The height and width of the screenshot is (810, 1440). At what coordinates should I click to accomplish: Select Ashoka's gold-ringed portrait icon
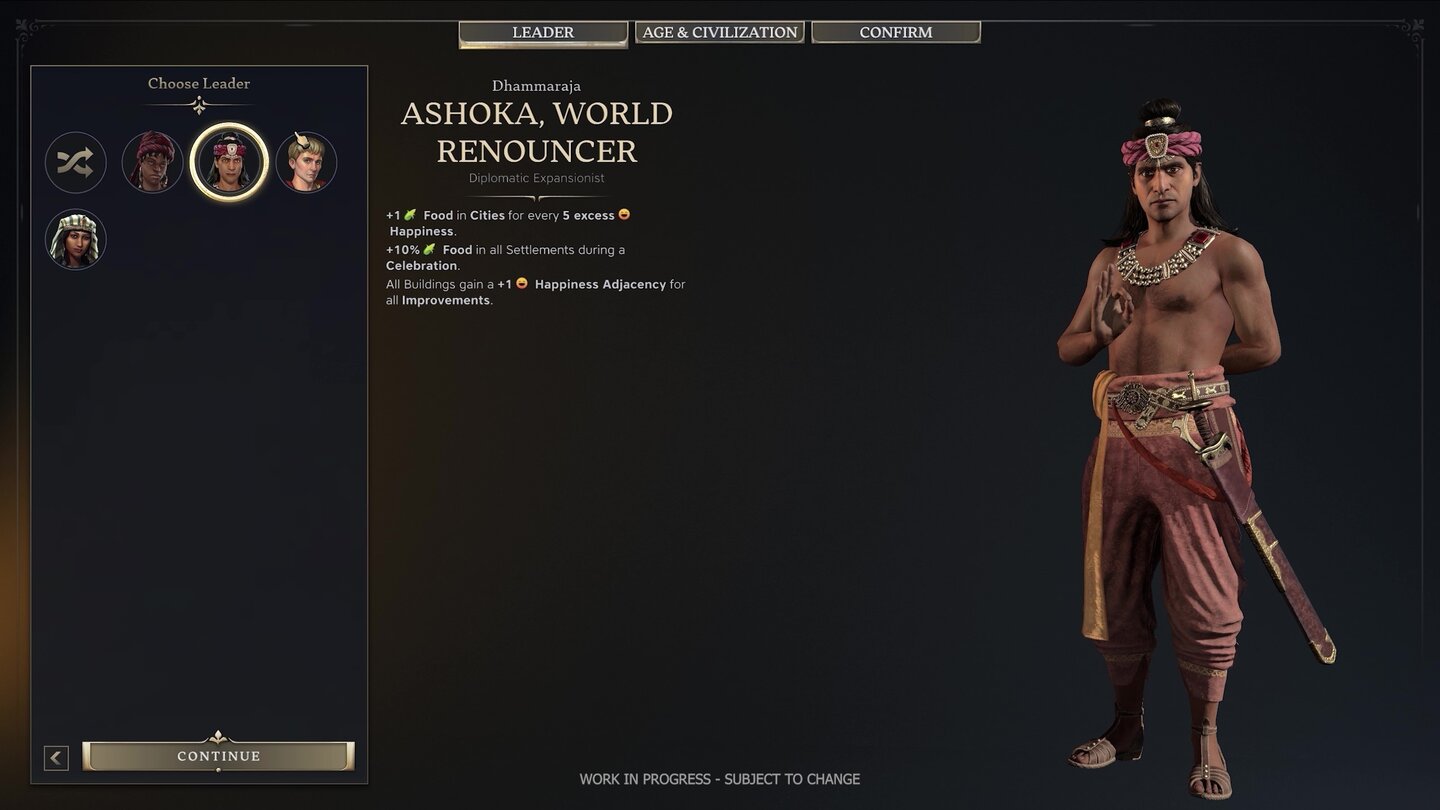pyautogui.click(x=229, y=161)
